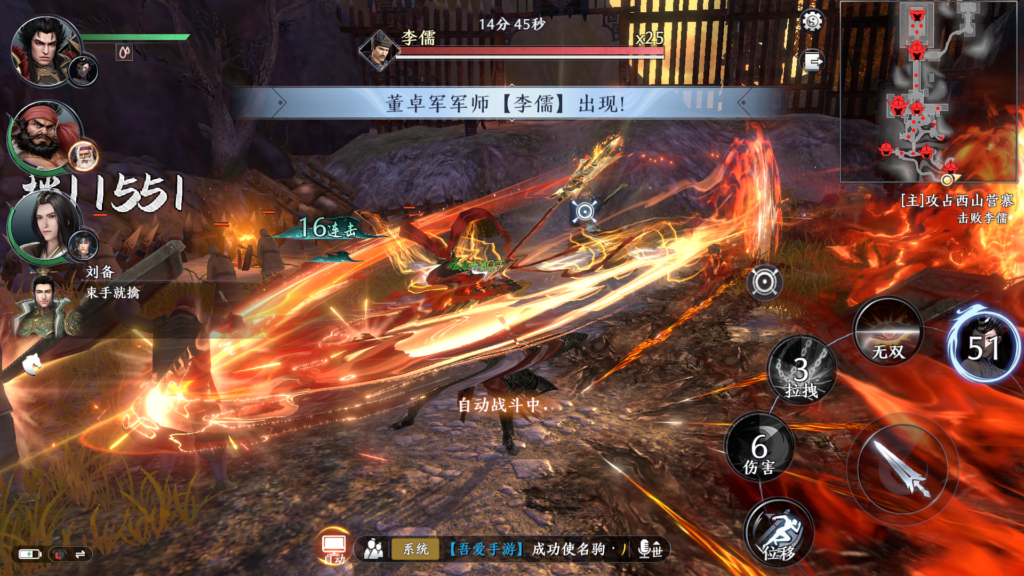Switch to the long-haired third hero
The image size is (1024, 576).
click(x=45, y=224)
